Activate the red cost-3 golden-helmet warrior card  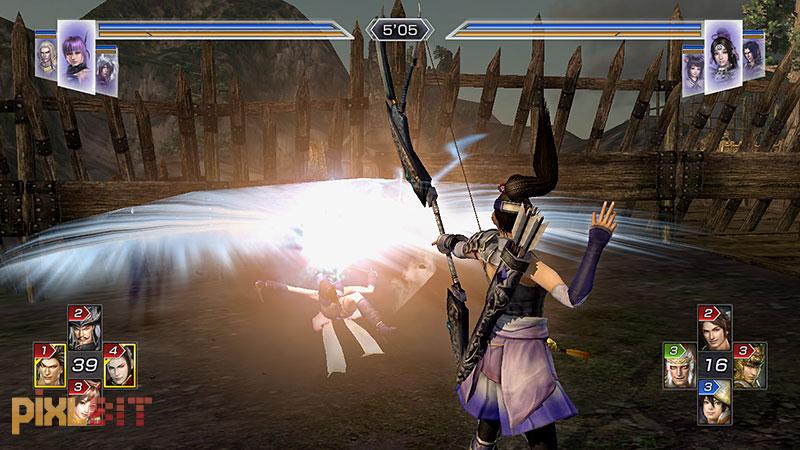(747, 367)
